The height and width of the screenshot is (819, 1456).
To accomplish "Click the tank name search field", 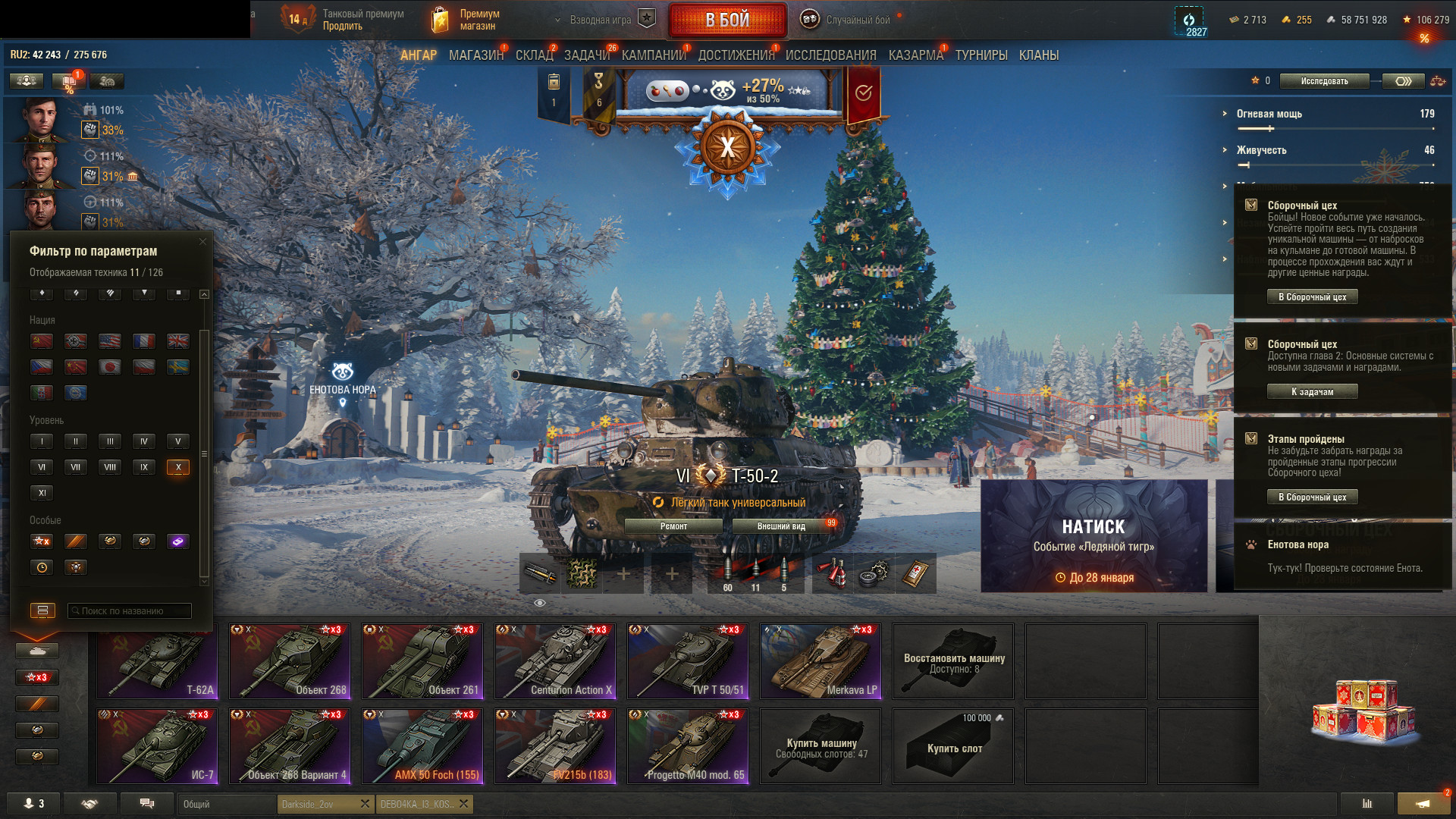I will pos(130,611).
